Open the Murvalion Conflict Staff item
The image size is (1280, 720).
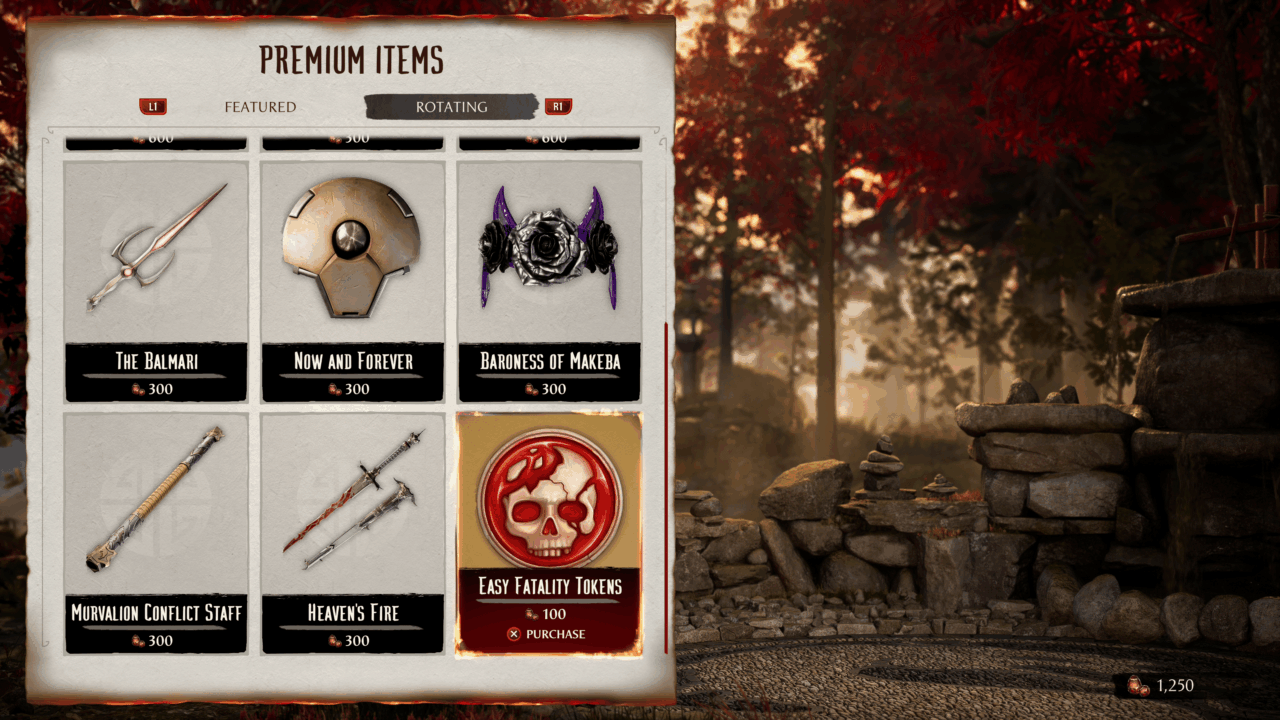point(156,532)
